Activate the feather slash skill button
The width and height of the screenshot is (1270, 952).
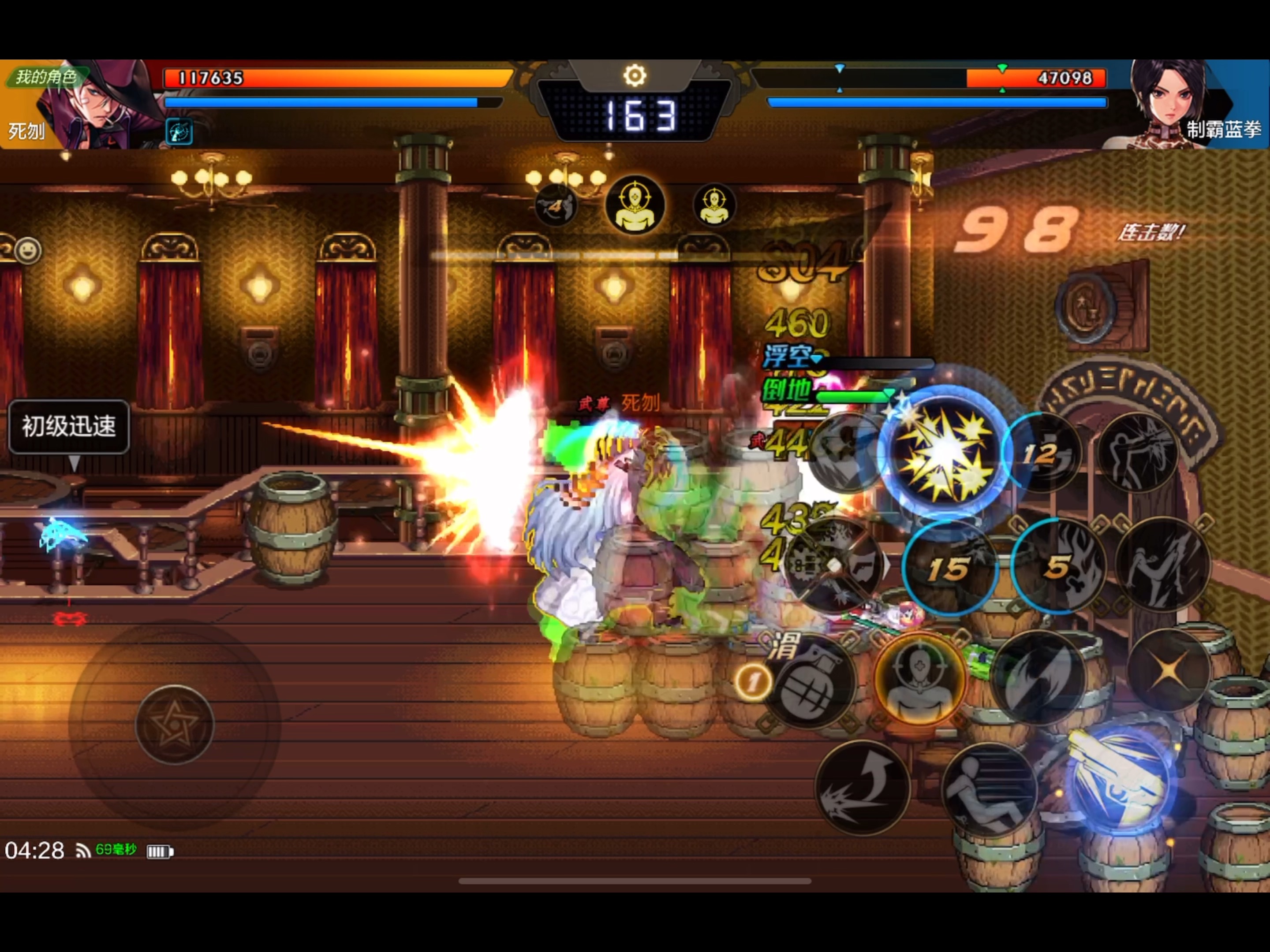(x=1038, y=677)
